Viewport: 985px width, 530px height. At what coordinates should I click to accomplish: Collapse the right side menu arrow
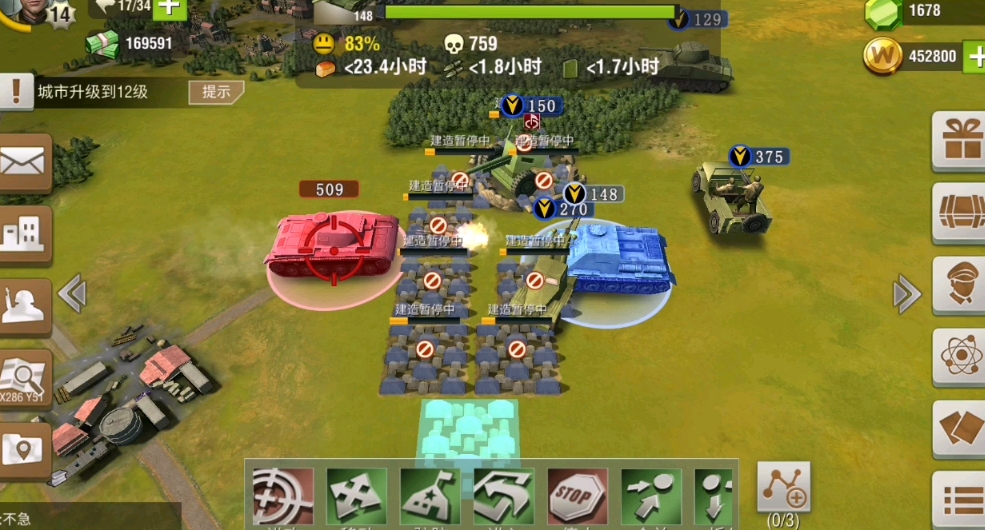click(906, 294)
